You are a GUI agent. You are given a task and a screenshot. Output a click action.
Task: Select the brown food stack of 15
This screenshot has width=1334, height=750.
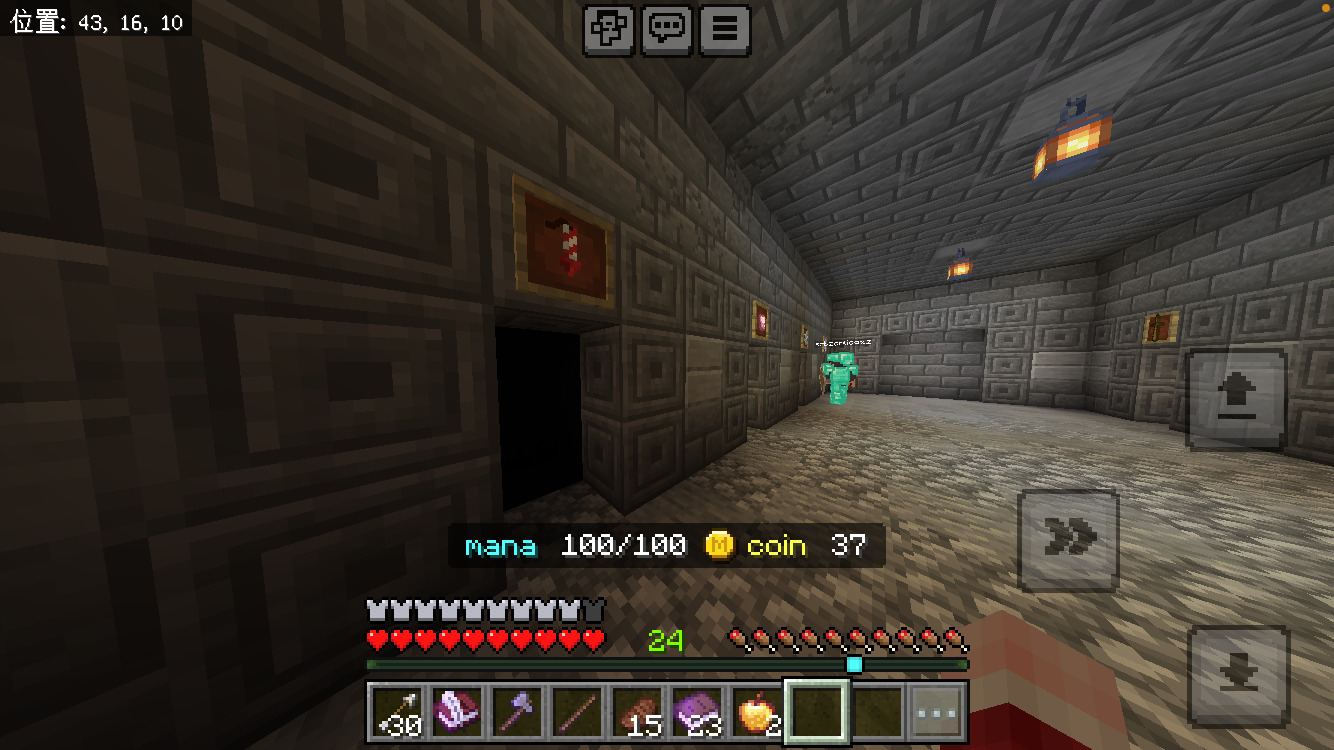tap(638, 713)
